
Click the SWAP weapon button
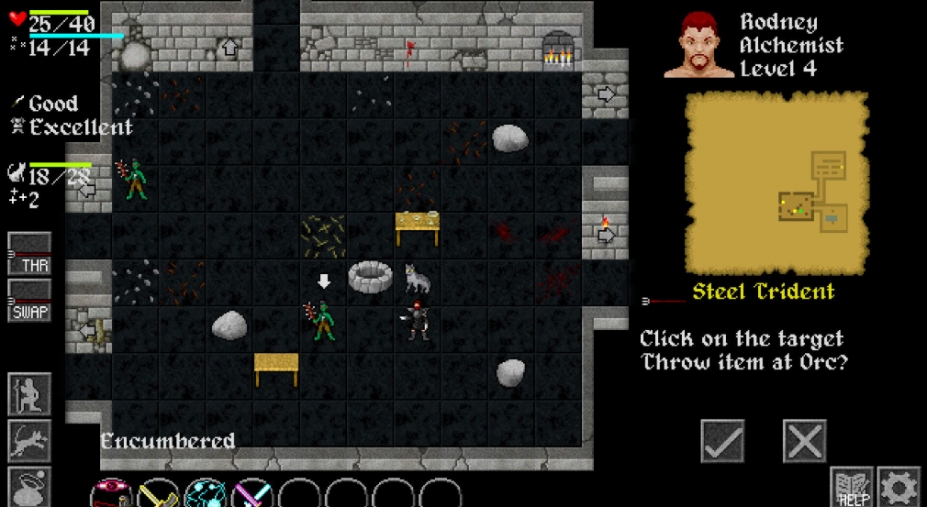tap(30, 300)
